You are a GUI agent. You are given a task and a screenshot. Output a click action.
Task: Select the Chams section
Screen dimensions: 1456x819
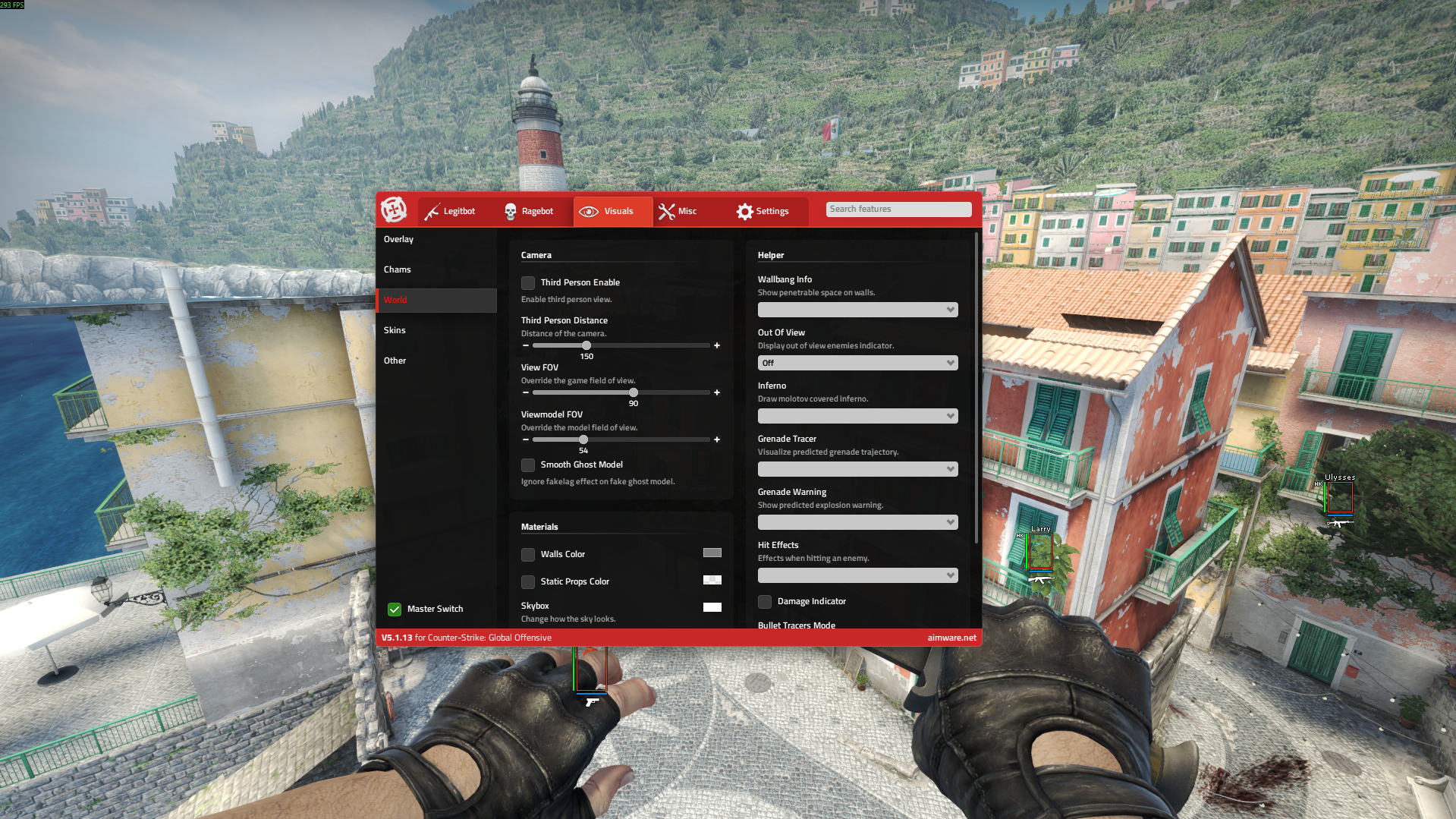tap(398, 269)
